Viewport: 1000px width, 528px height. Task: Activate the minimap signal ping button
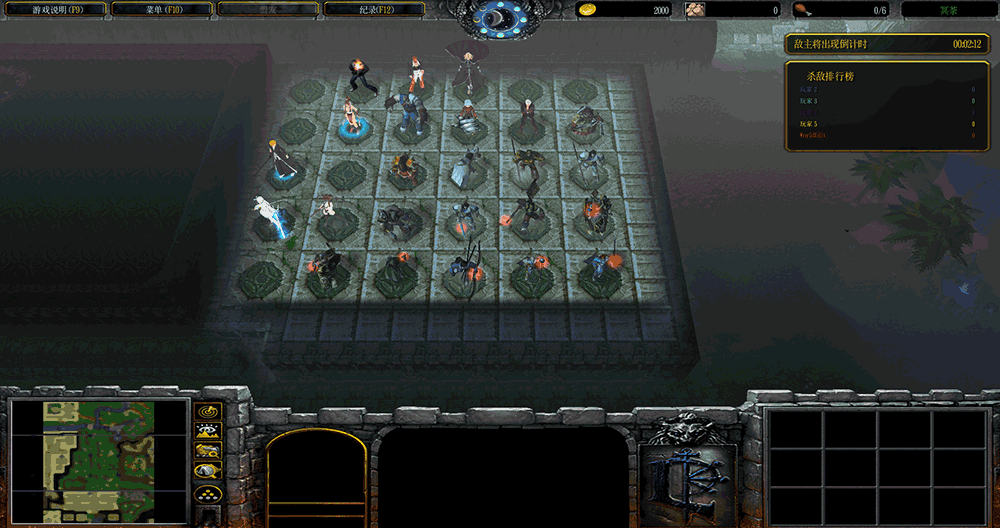(x=208, y=411)
